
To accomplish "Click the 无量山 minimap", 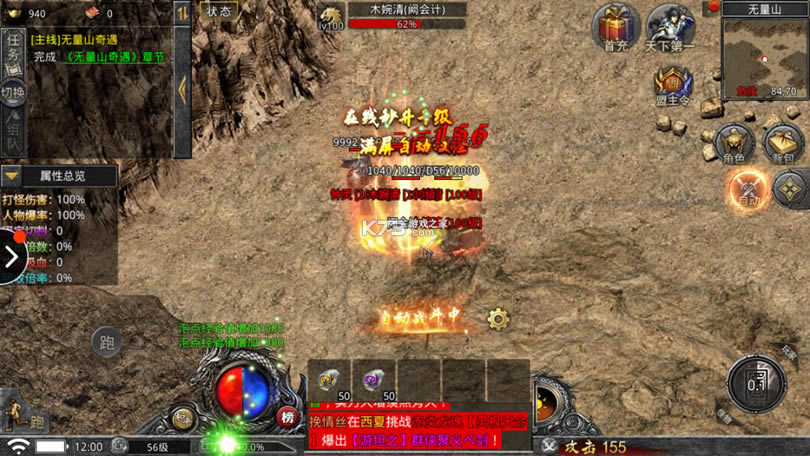I will [x=765, y=55].
